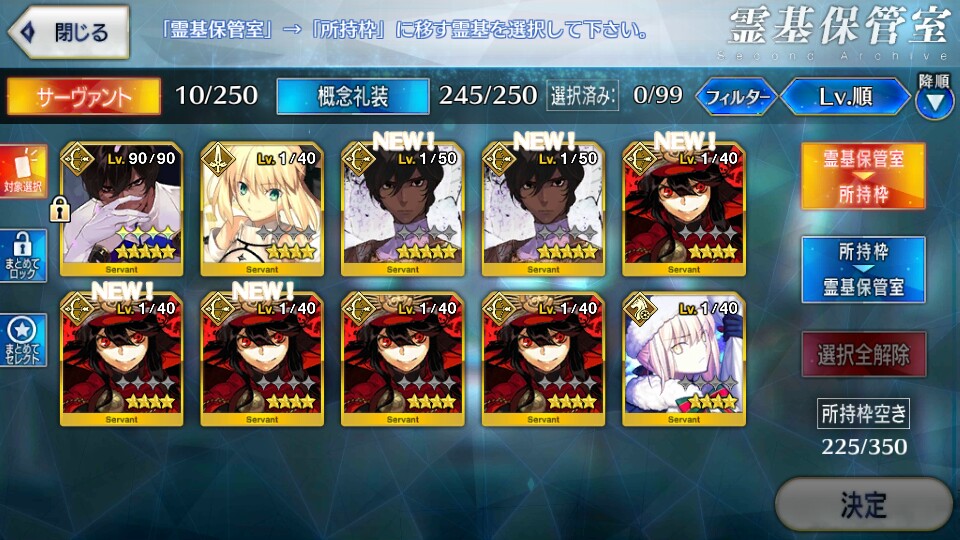Select the white-haired servant with Santa hat

(682, 359)
